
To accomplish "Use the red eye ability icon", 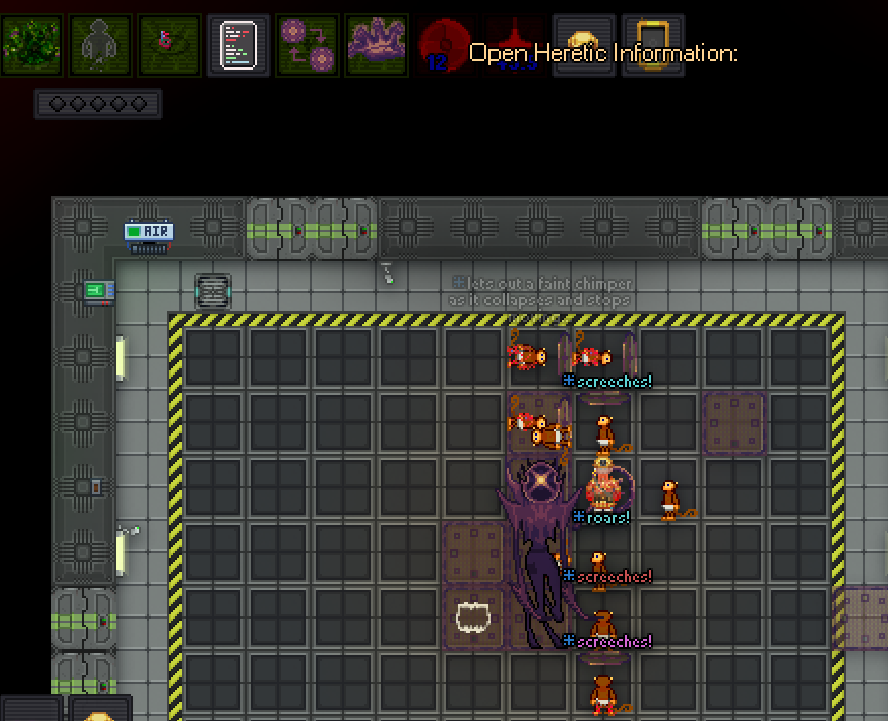I will [169, 45].
